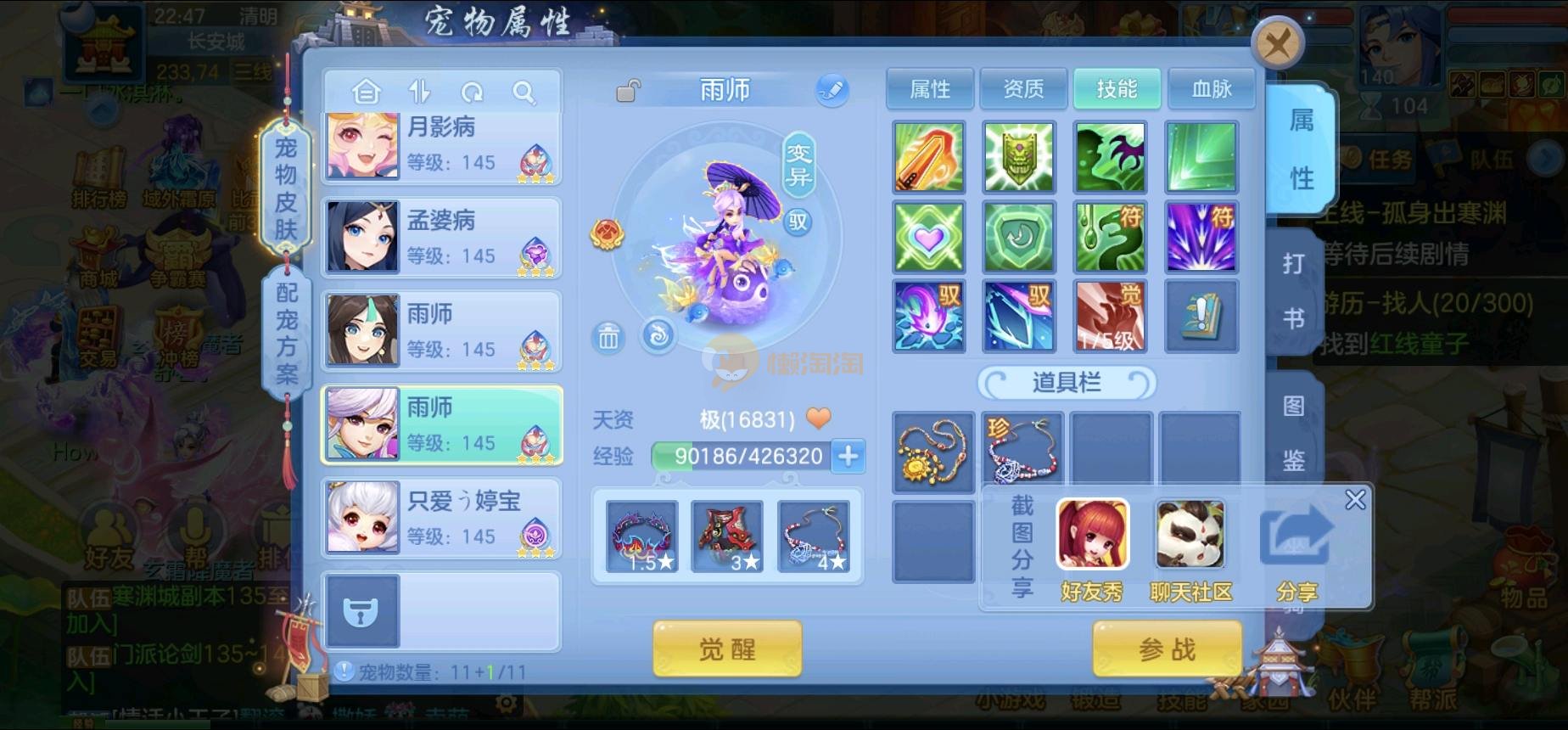Tap the 变异 button on pet portrait
The height and width of the screenshot is (730, 1568).
tap(798, 165)
